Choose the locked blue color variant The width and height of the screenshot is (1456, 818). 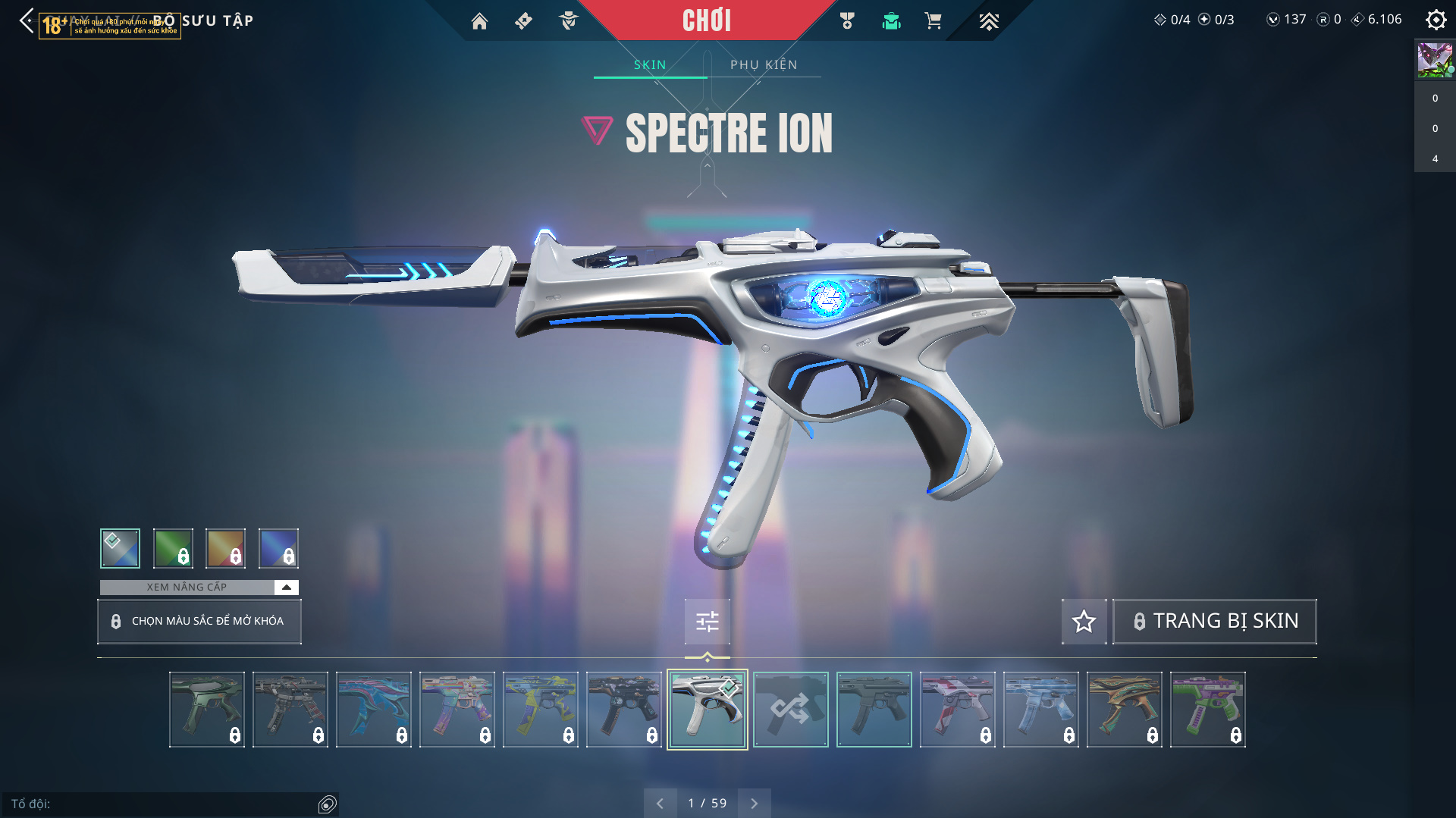click(278, 548)
